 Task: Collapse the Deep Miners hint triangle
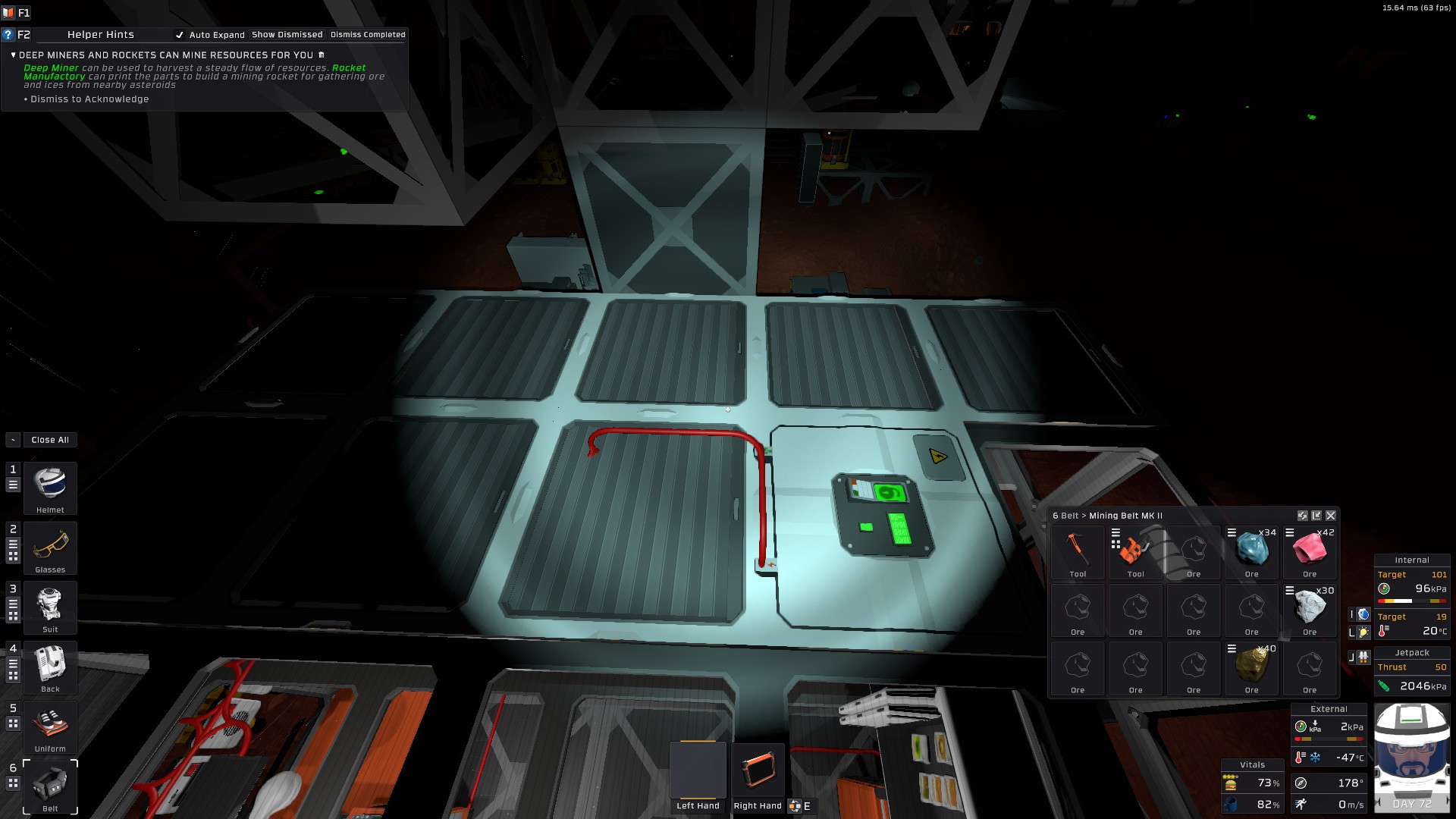pos(13,55)
